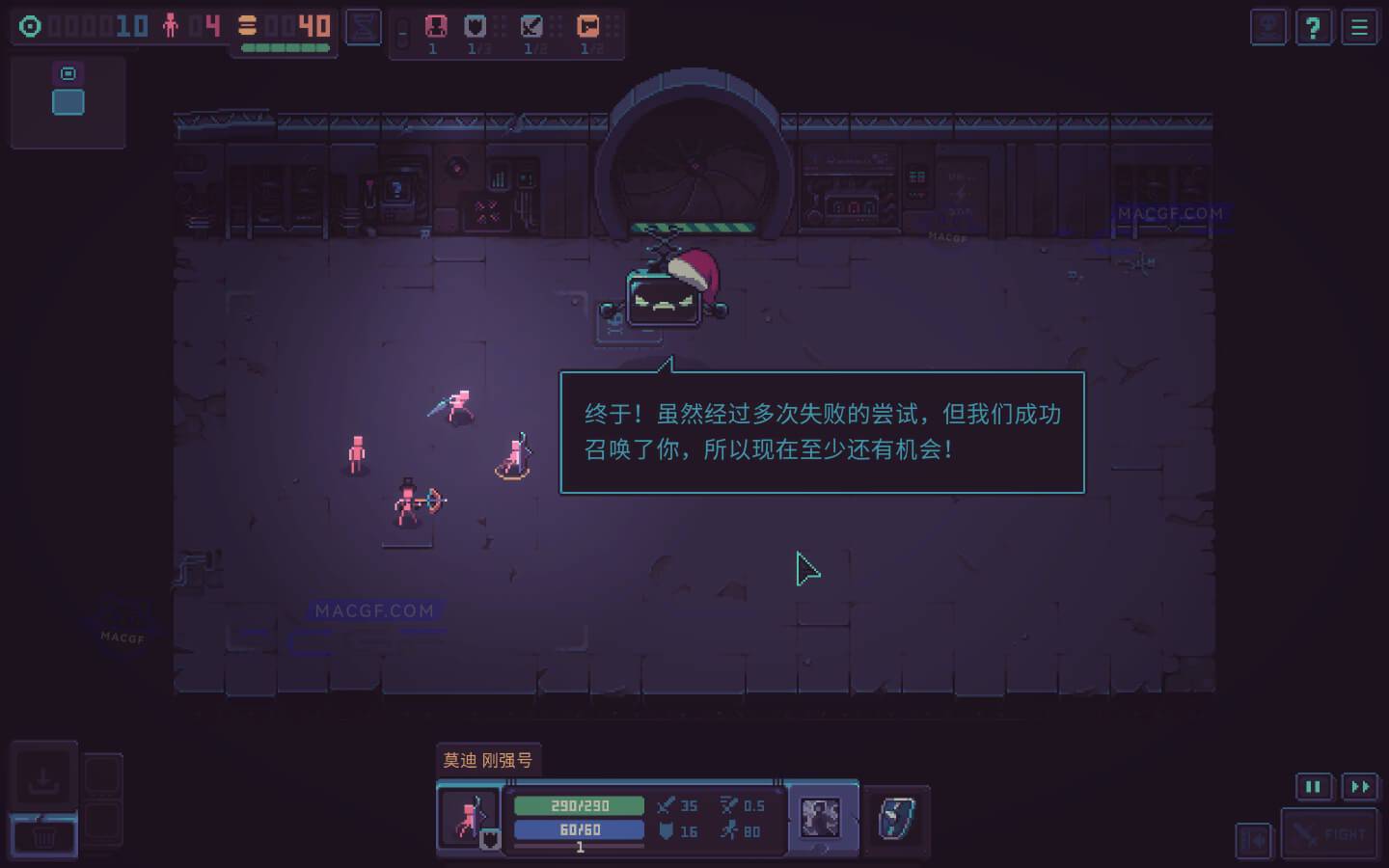Viewport: 1389px width, 868px height.
Task: Pause the game with the pause button
Action: (x=1314, y=787)
